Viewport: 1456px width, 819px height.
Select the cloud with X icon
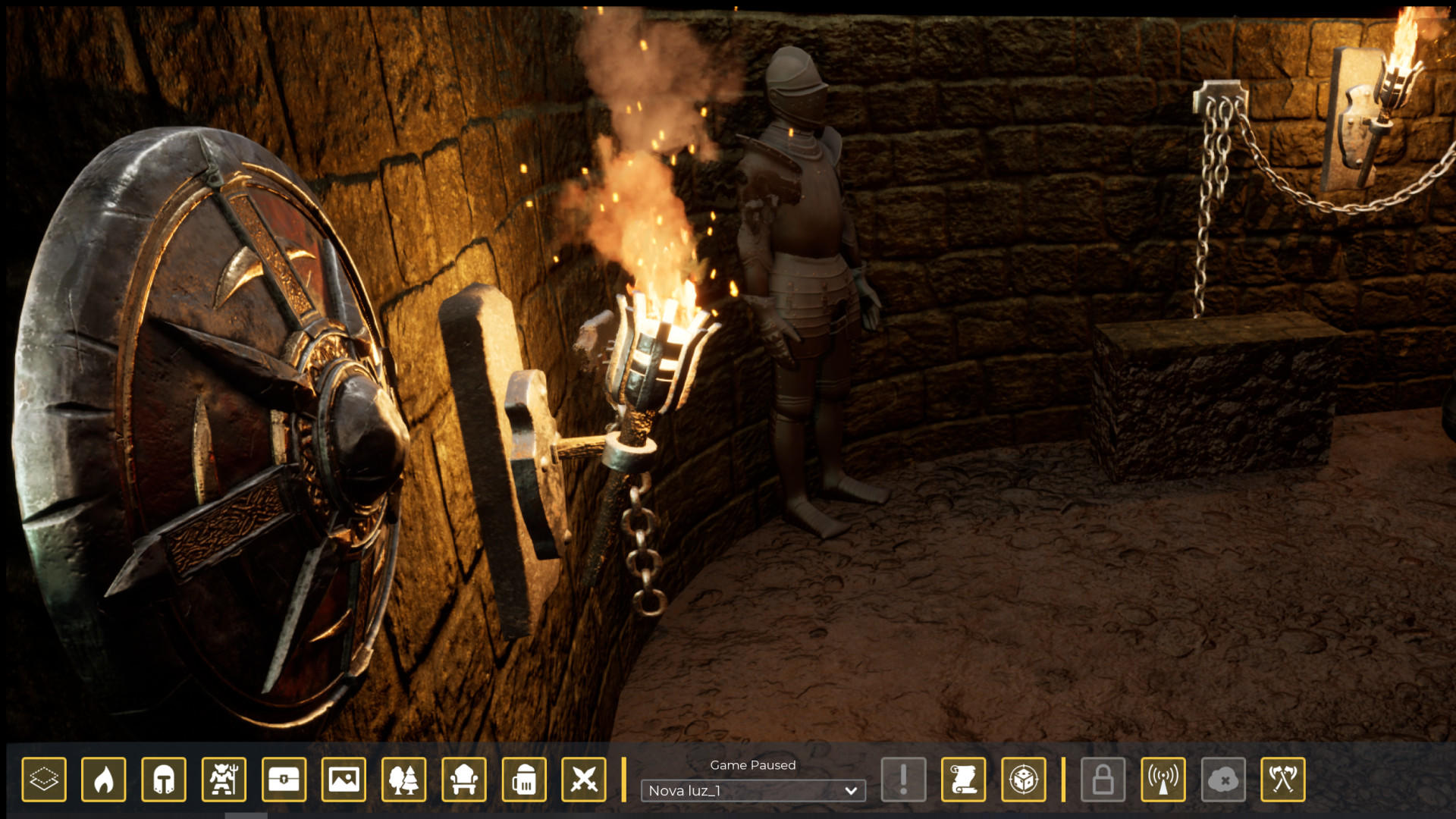pos(1223,779)
